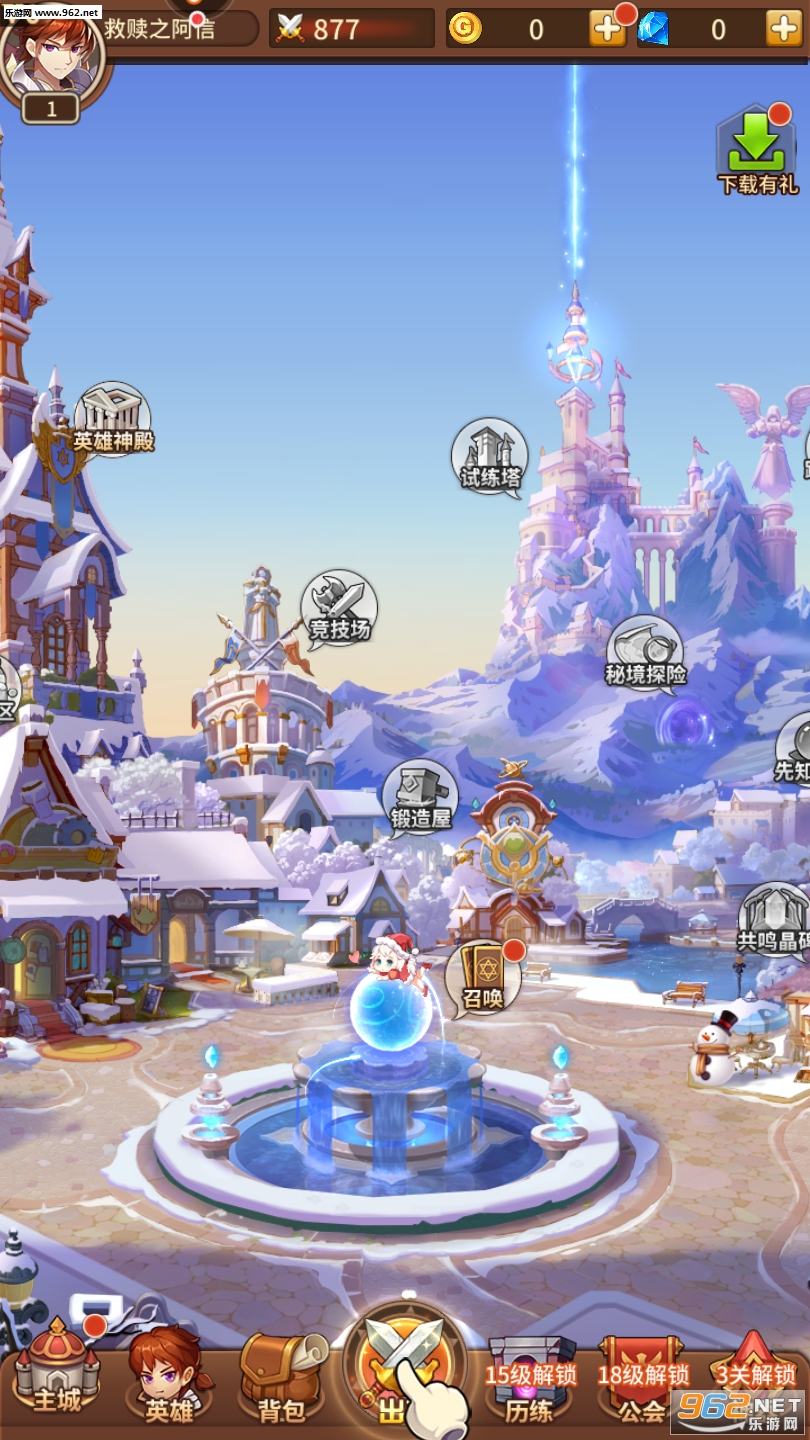Open the 竞技场 arena
The height and width of the screenshot is (1440, 810).
(x=339, y=609)
